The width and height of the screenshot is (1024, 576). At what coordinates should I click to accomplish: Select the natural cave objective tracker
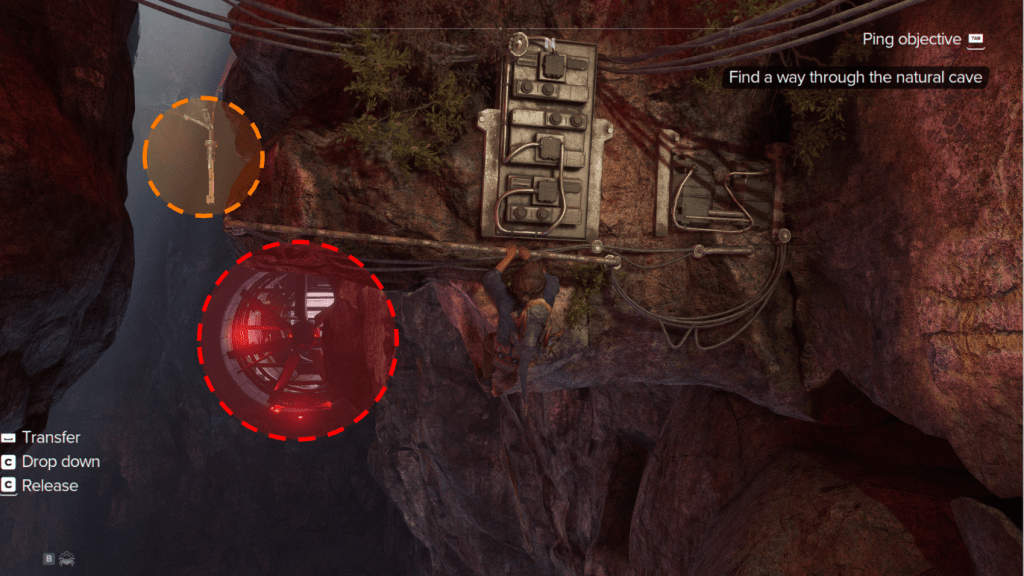856,77
